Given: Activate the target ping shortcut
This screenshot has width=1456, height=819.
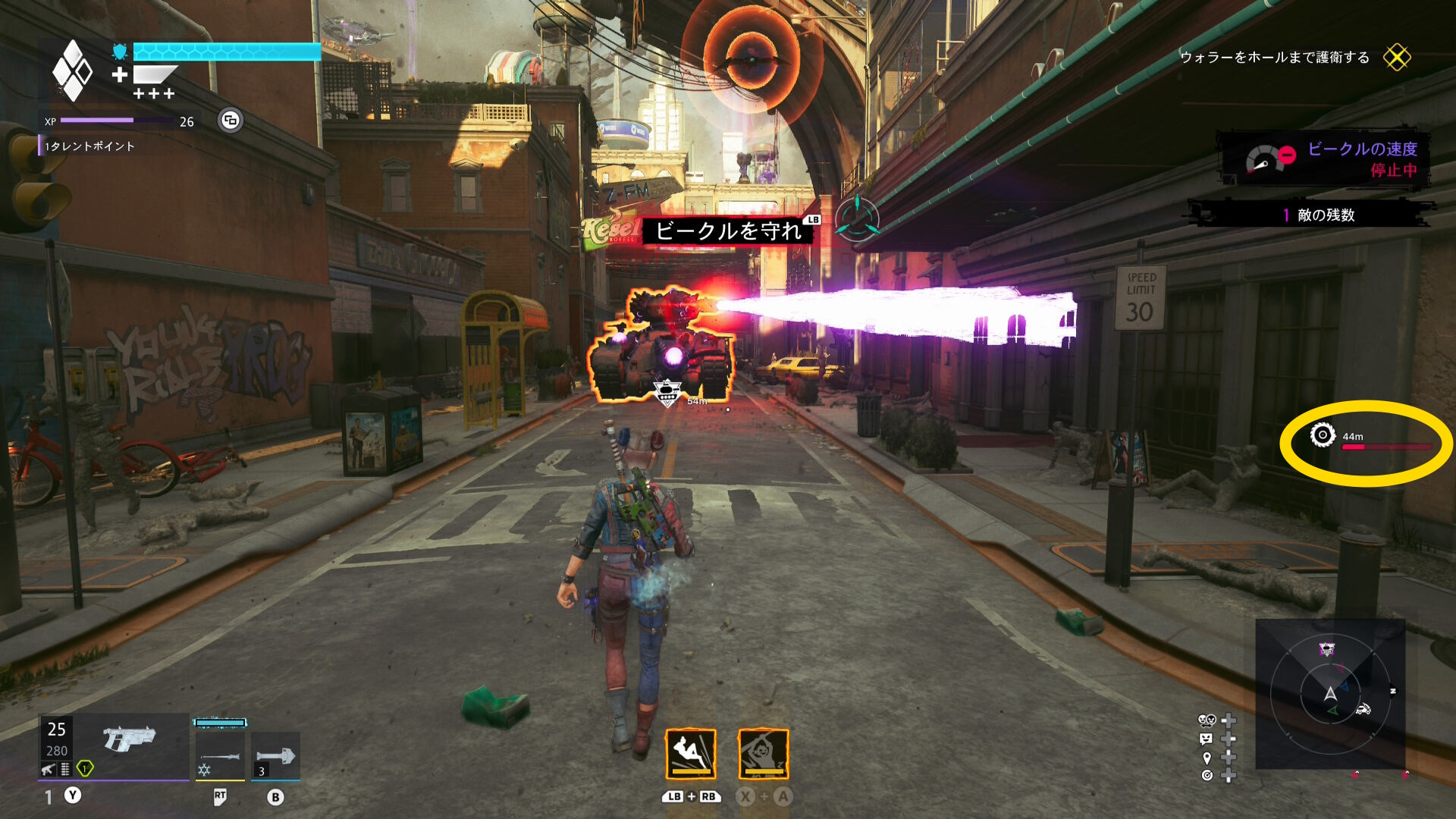Looking at the screenshot, I should point(1207,775).
